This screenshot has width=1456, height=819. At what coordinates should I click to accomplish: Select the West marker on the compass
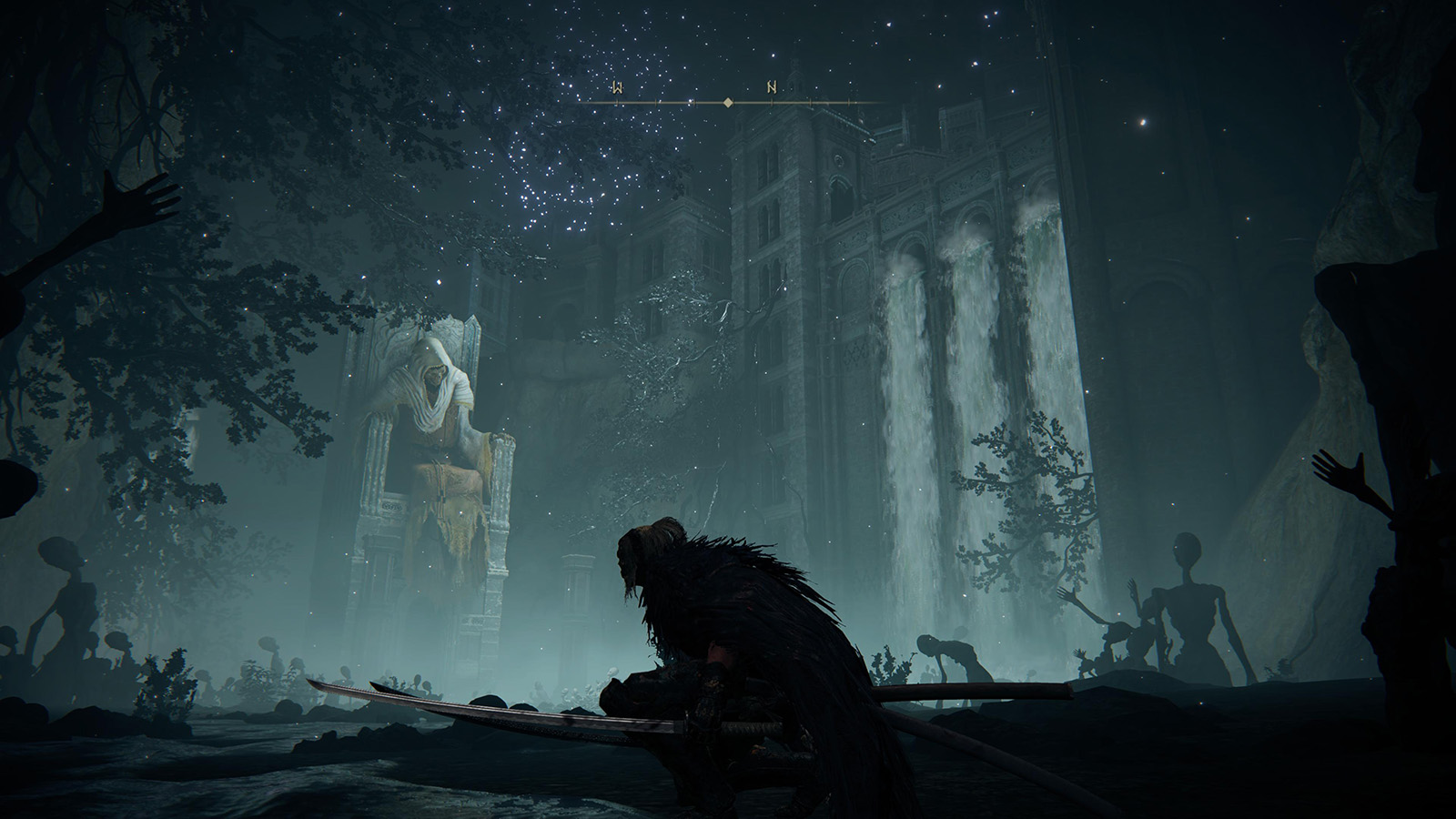(x=617, y=88)
